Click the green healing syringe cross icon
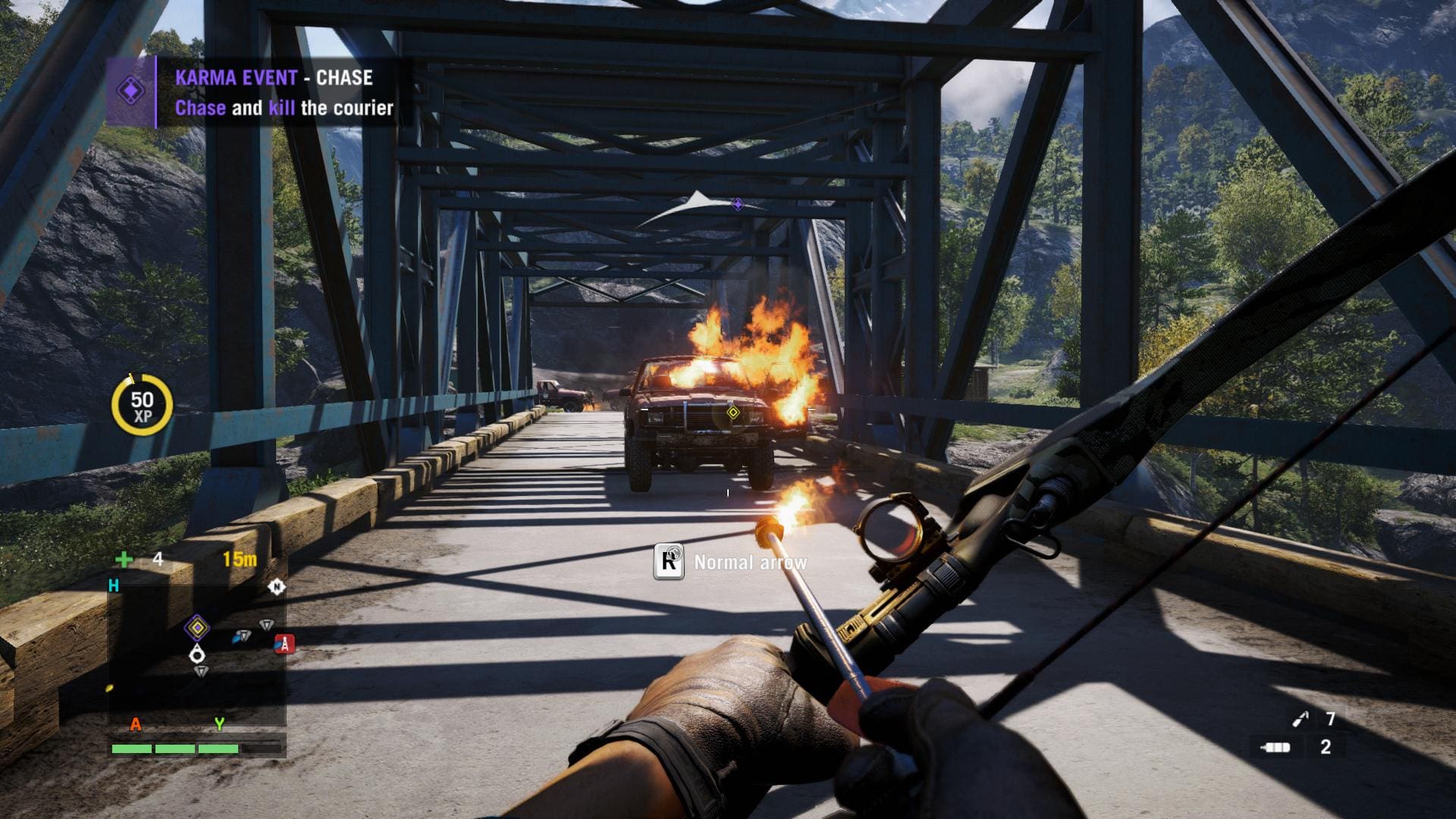This screenshot has width=1456, height=819. (x=124, y=560)
